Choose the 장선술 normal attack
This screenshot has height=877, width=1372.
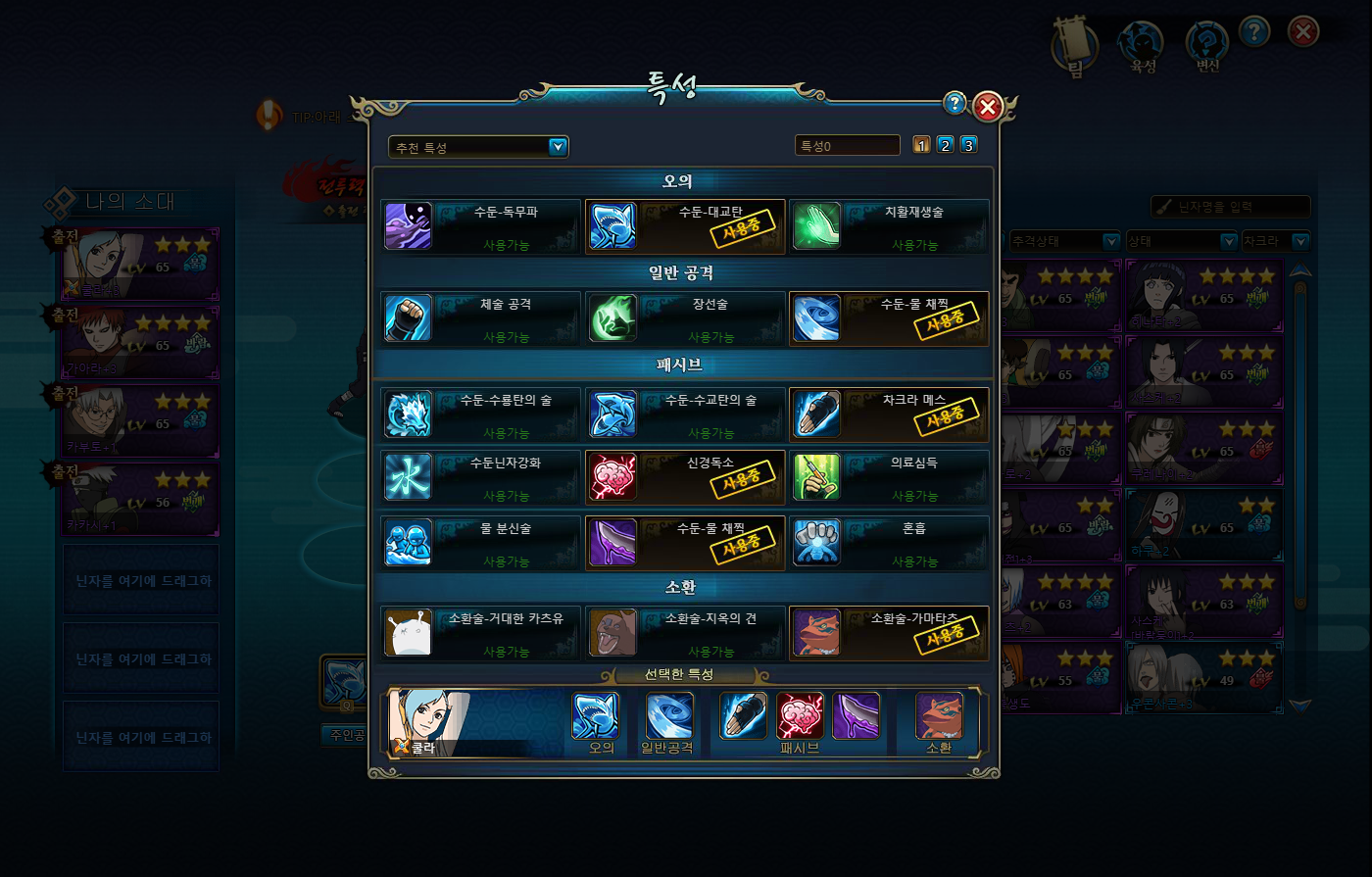[x=685, y=318]
